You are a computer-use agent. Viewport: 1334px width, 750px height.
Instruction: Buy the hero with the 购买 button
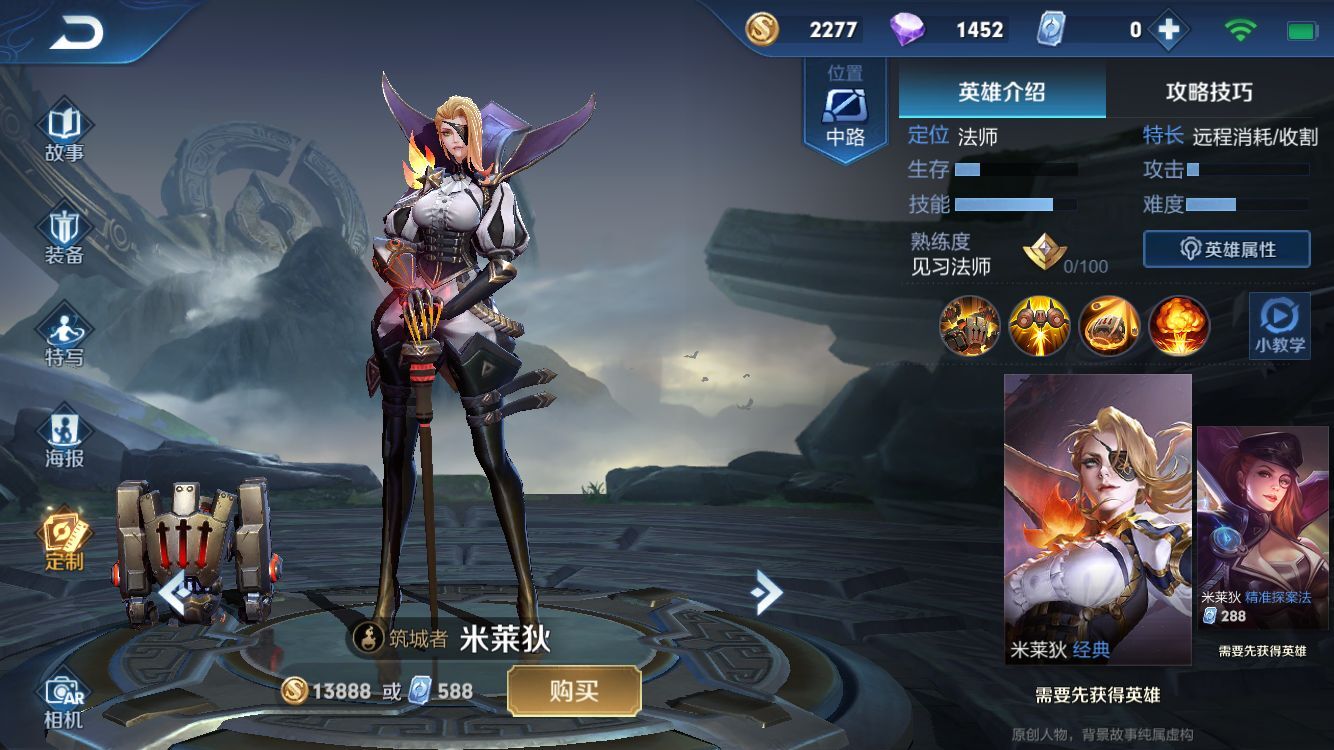(x=574, y=691)
